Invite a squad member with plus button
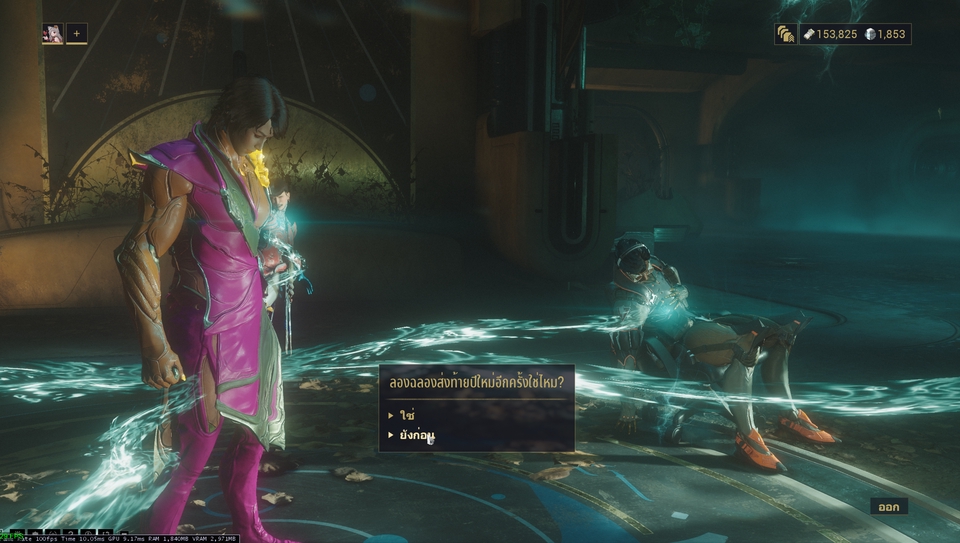This screenshot has height=543, width=960. tap(77, 34)
